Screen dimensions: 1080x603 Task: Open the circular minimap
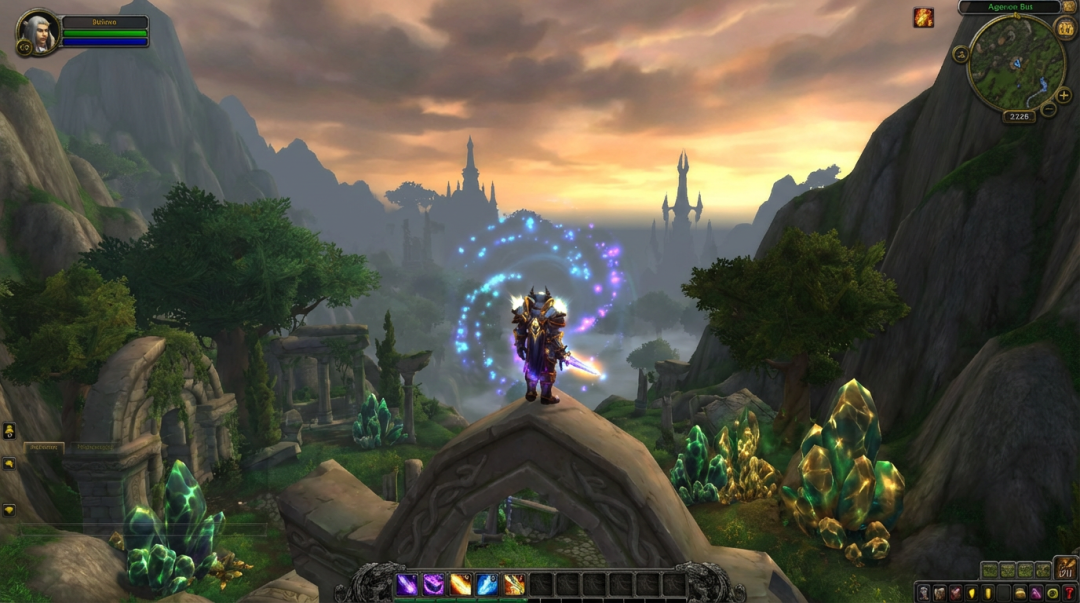[x=1016, y=62]
